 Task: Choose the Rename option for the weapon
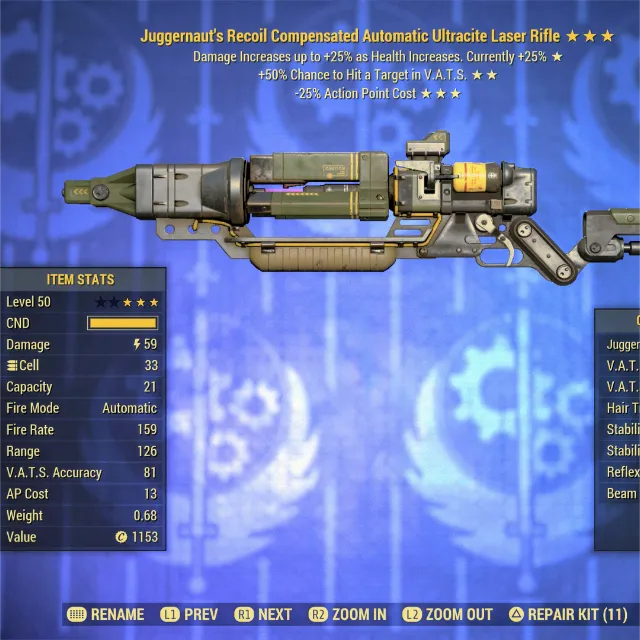click(x=105, y=615)
